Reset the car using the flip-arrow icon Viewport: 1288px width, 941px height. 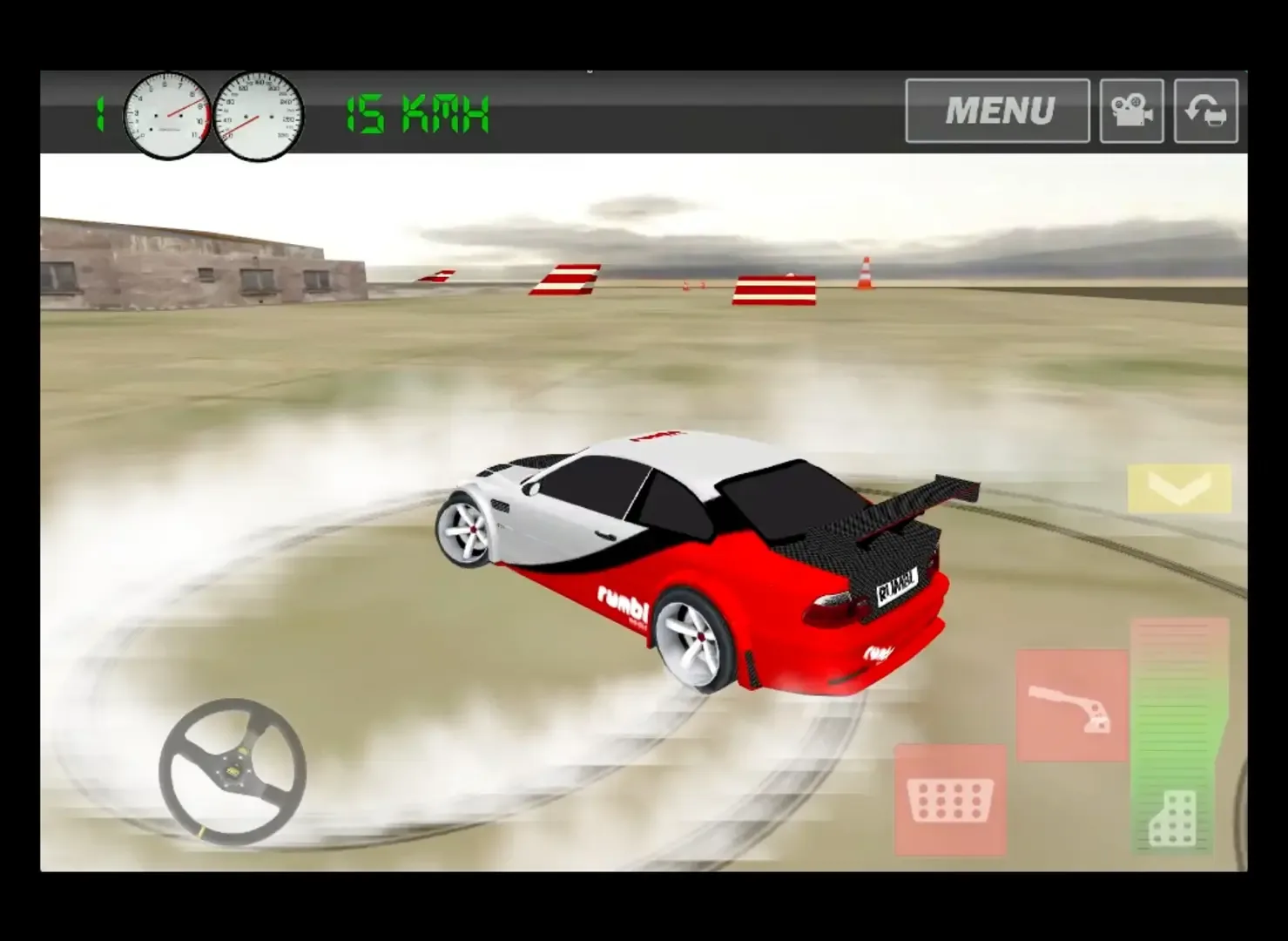pos(1206,111)
